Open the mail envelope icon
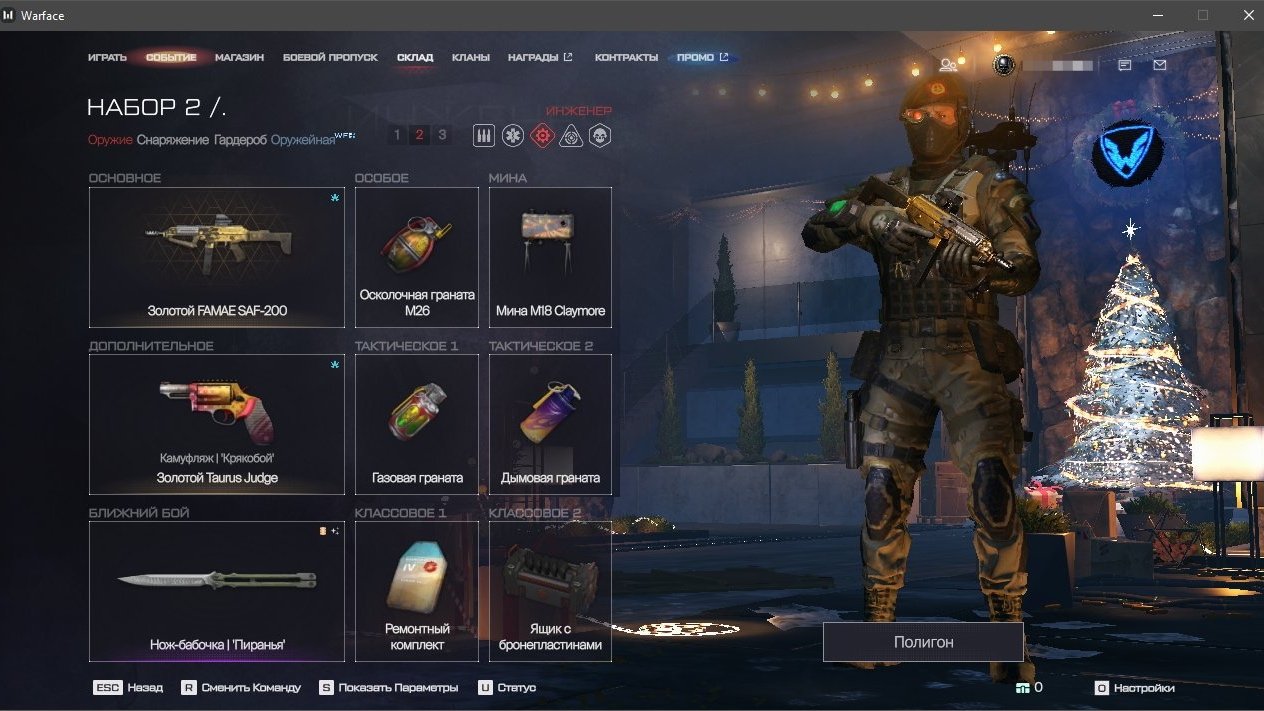Viewport: 1264px width, 711px height. (x=1159, y=65)
